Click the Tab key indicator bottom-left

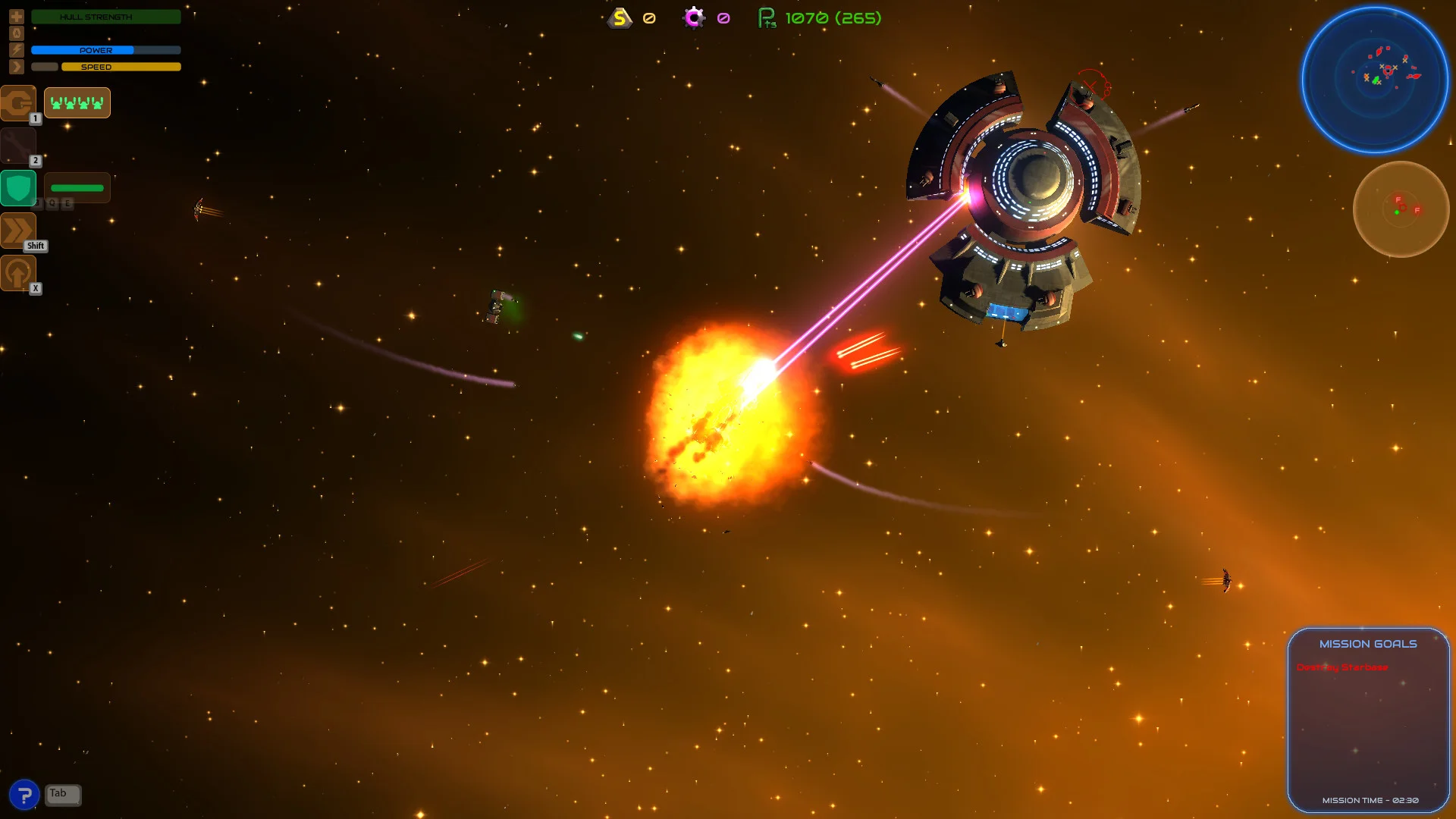click(61, 794)
